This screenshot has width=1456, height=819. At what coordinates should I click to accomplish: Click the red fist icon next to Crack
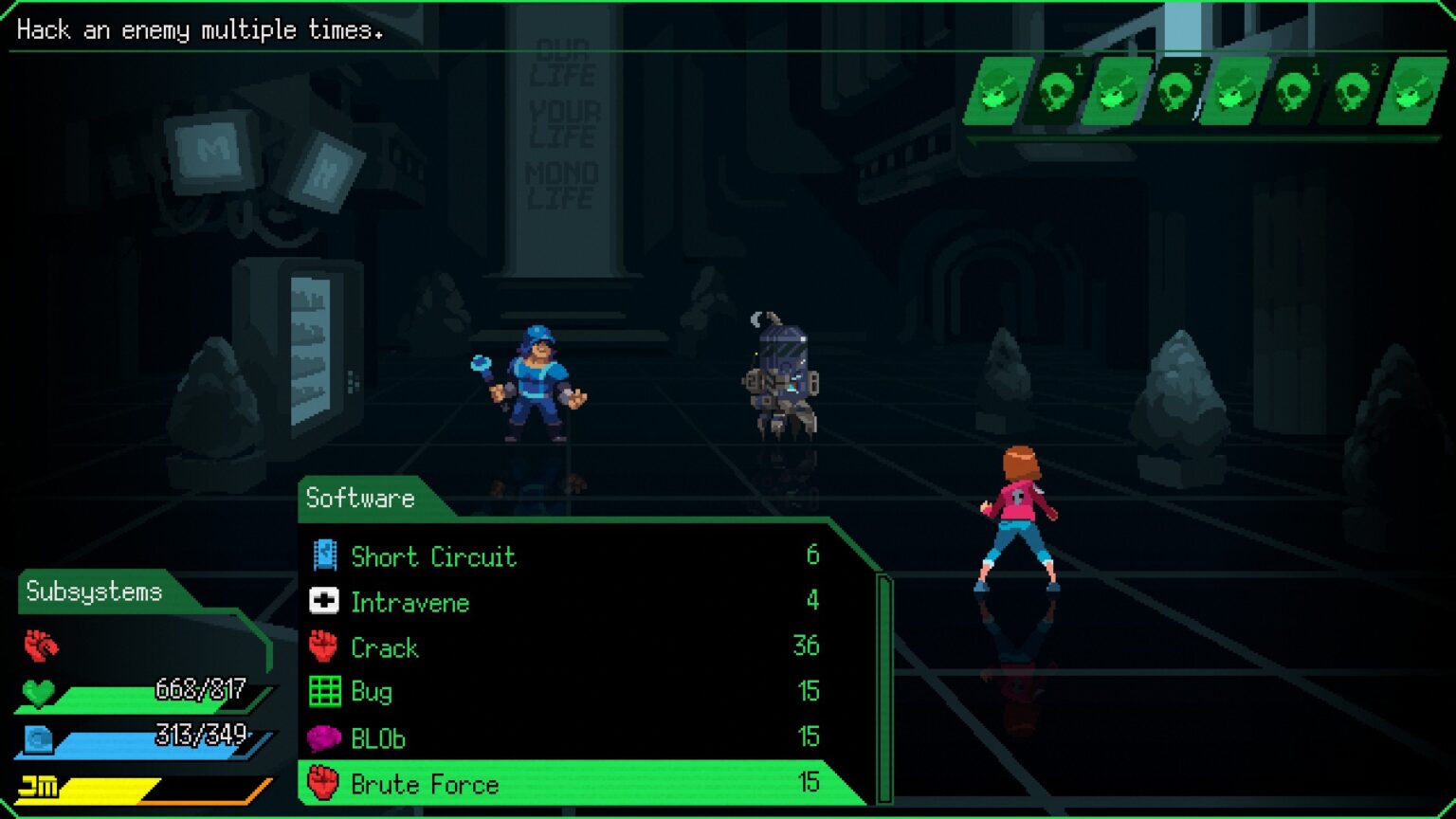click(x=323, y=647)
